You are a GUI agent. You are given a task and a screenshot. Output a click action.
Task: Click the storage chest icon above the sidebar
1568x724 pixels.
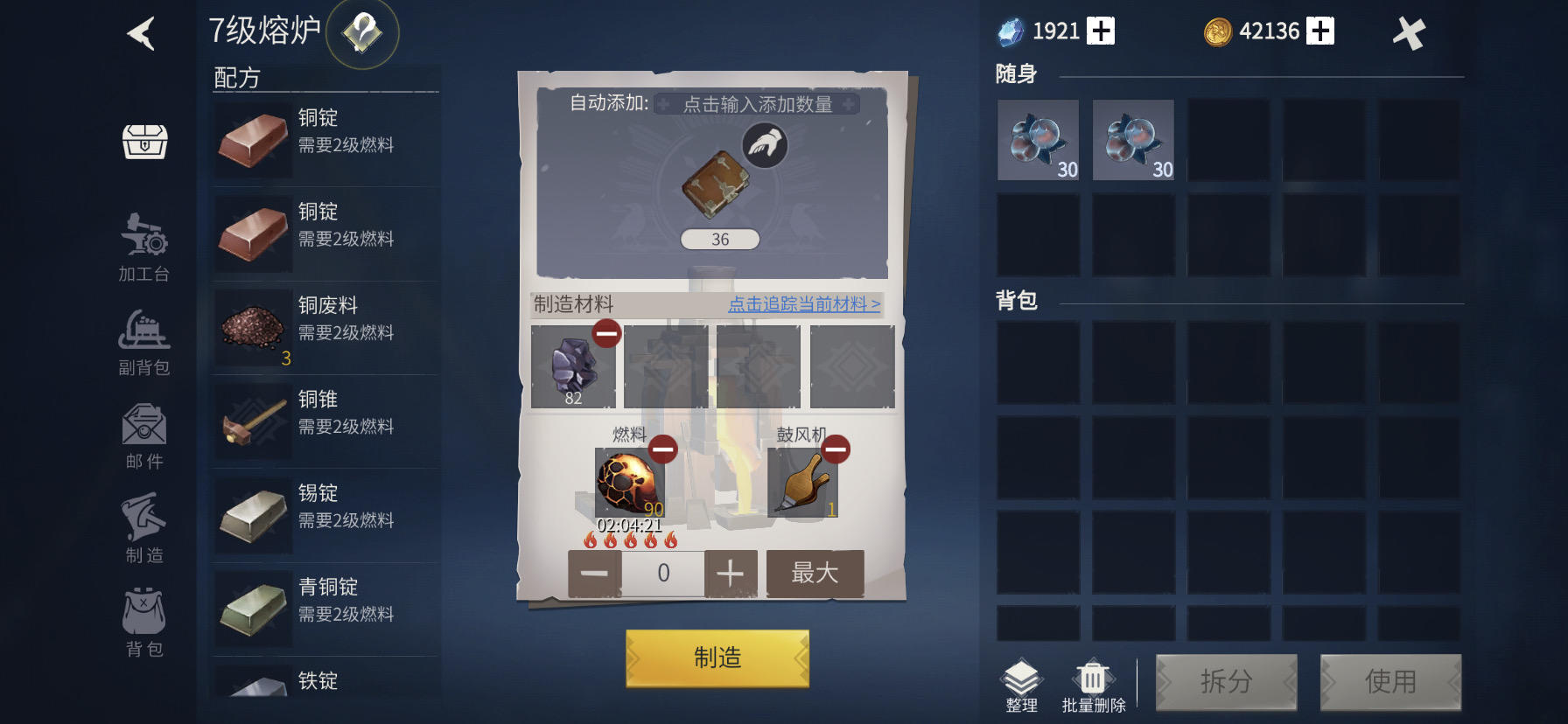click(143, 143)
